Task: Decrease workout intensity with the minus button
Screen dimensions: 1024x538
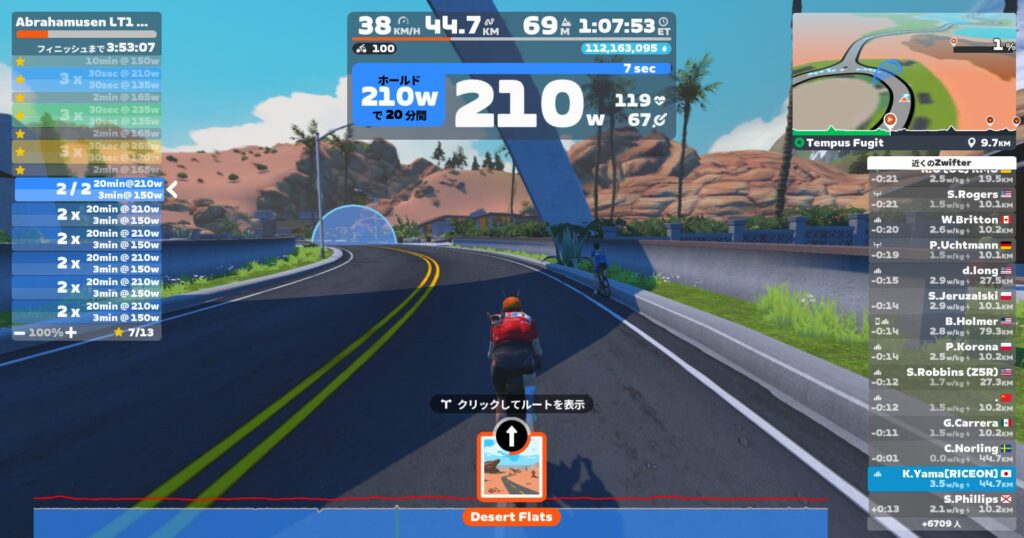Action: click(20, 331)
